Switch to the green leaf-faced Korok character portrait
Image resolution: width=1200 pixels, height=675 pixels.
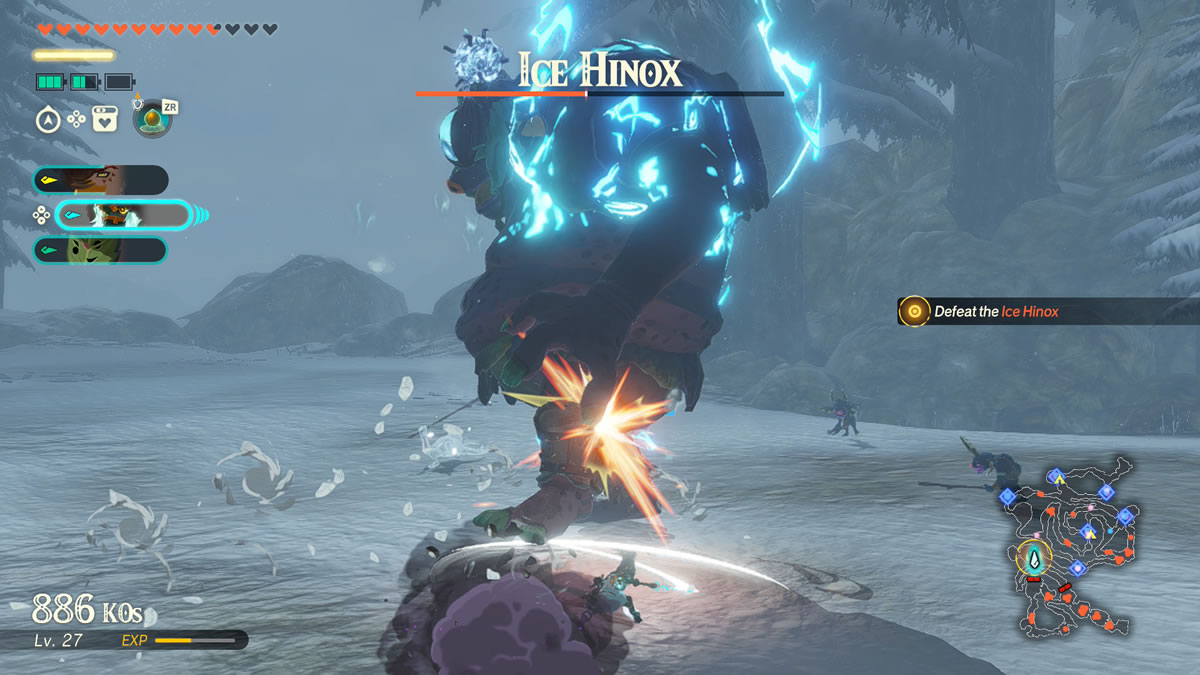(100, 250)
